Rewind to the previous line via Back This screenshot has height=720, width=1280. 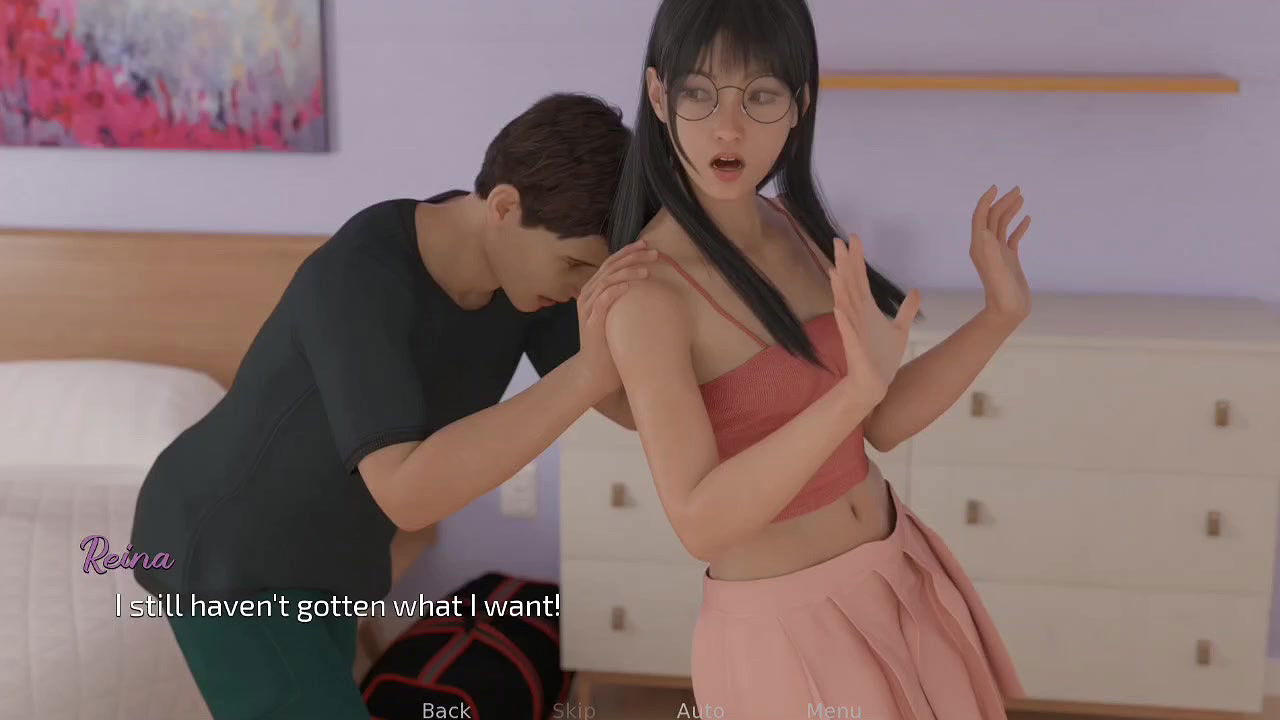click(x=446, y=710)
